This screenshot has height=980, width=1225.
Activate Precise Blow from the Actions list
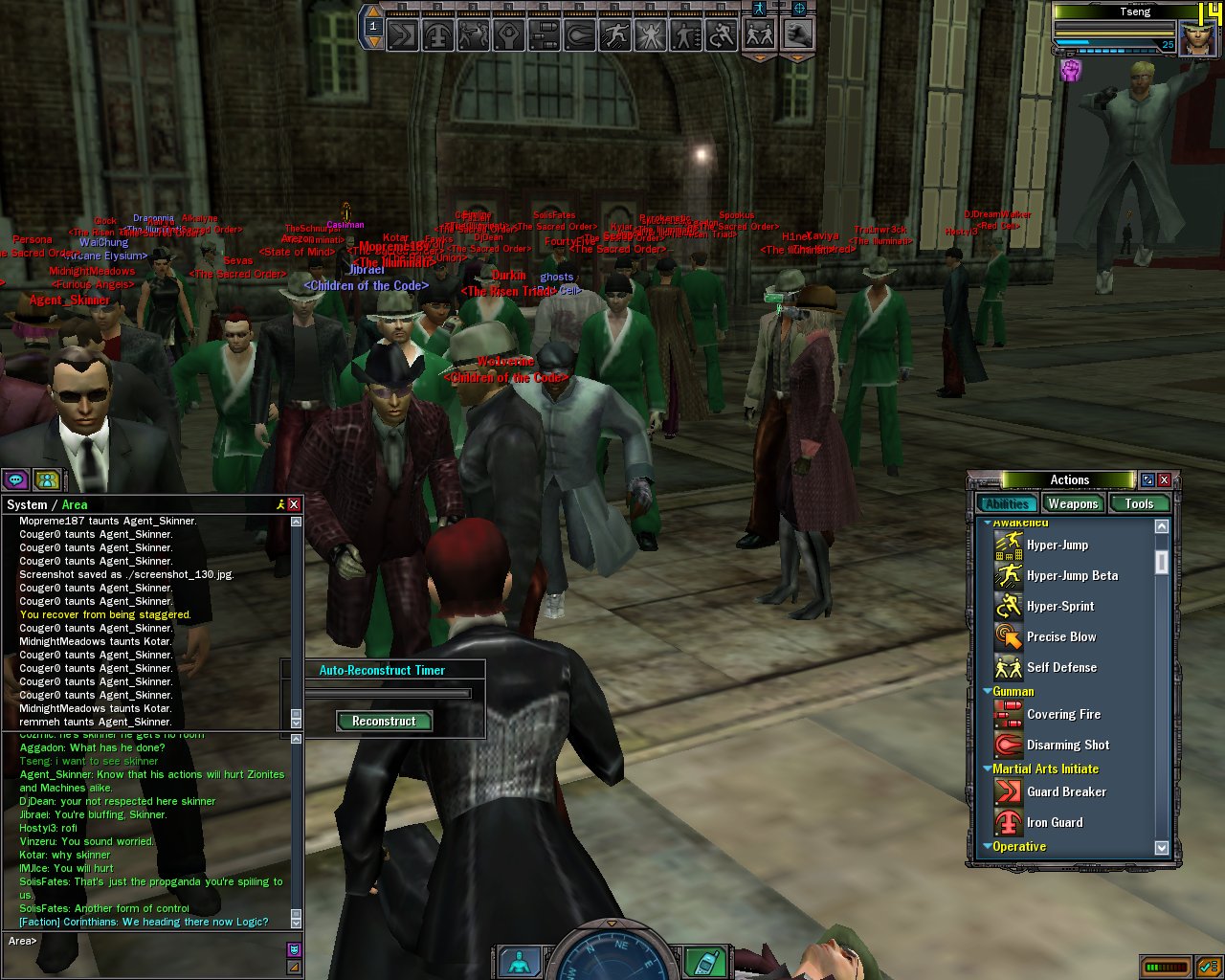[x=1060, y=637]
